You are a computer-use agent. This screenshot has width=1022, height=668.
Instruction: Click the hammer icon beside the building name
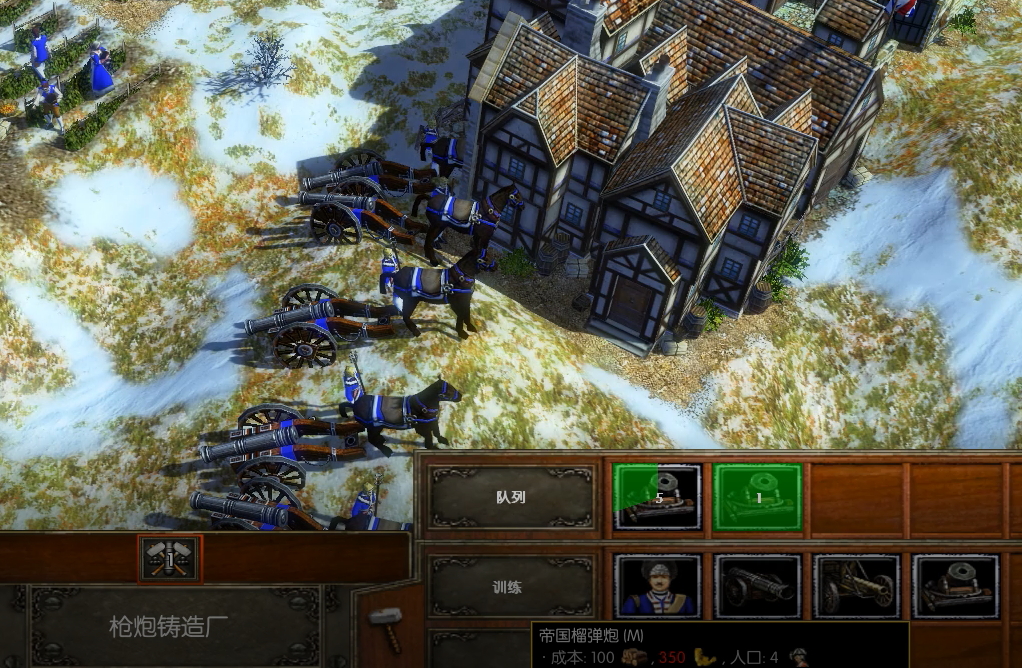click(384, 617)
